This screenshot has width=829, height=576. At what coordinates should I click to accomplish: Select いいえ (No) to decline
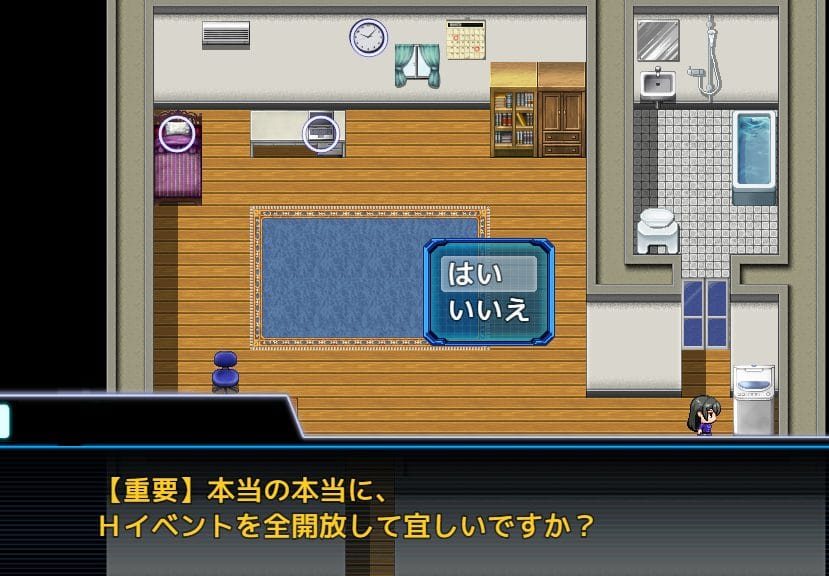(x=488, y=310)
